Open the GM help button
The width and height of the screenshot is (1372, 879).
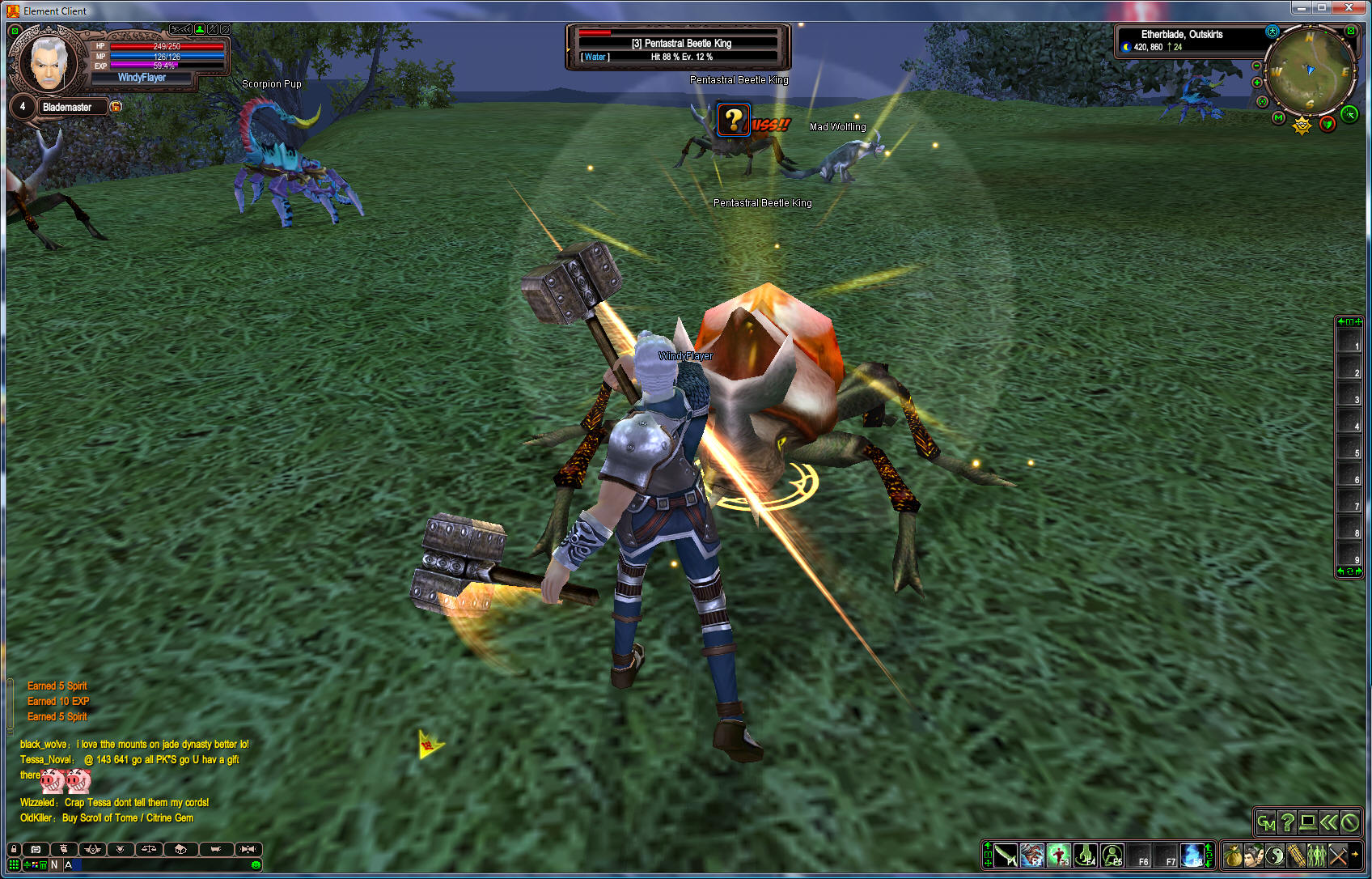coord(1266,823)
